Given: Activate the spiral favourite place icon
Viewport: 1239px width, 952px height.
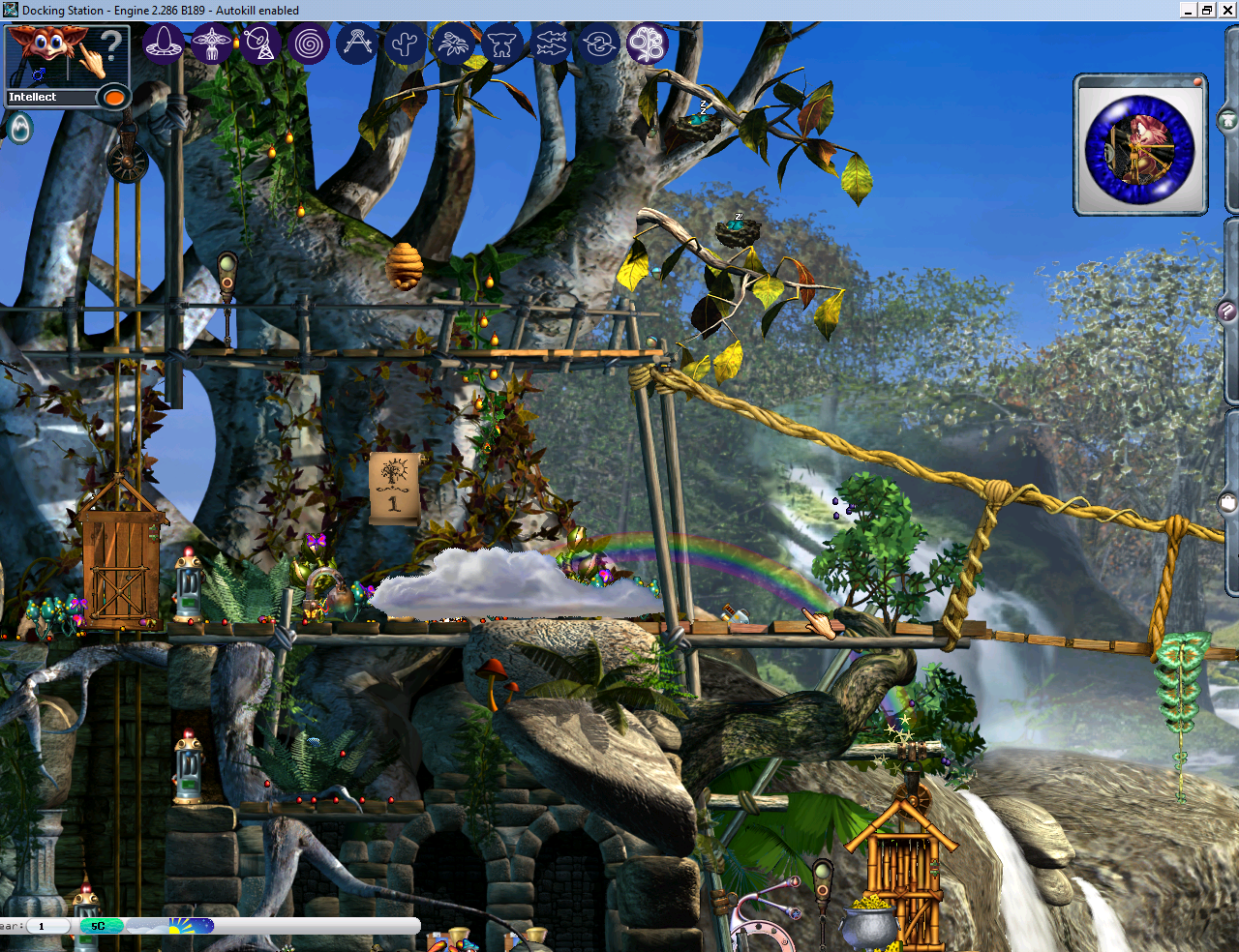Looking at the screenshot, I should pos(309,44).
